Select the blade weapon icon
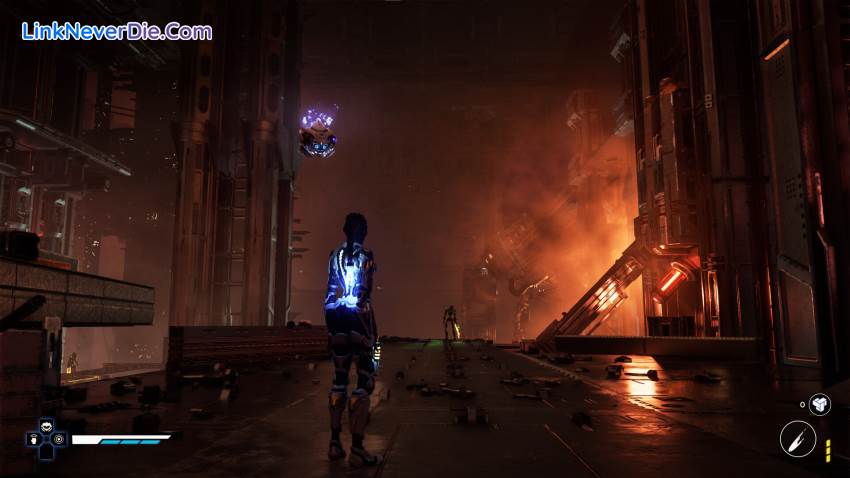Viewport: 850px width, 478px height. [797, 439]
